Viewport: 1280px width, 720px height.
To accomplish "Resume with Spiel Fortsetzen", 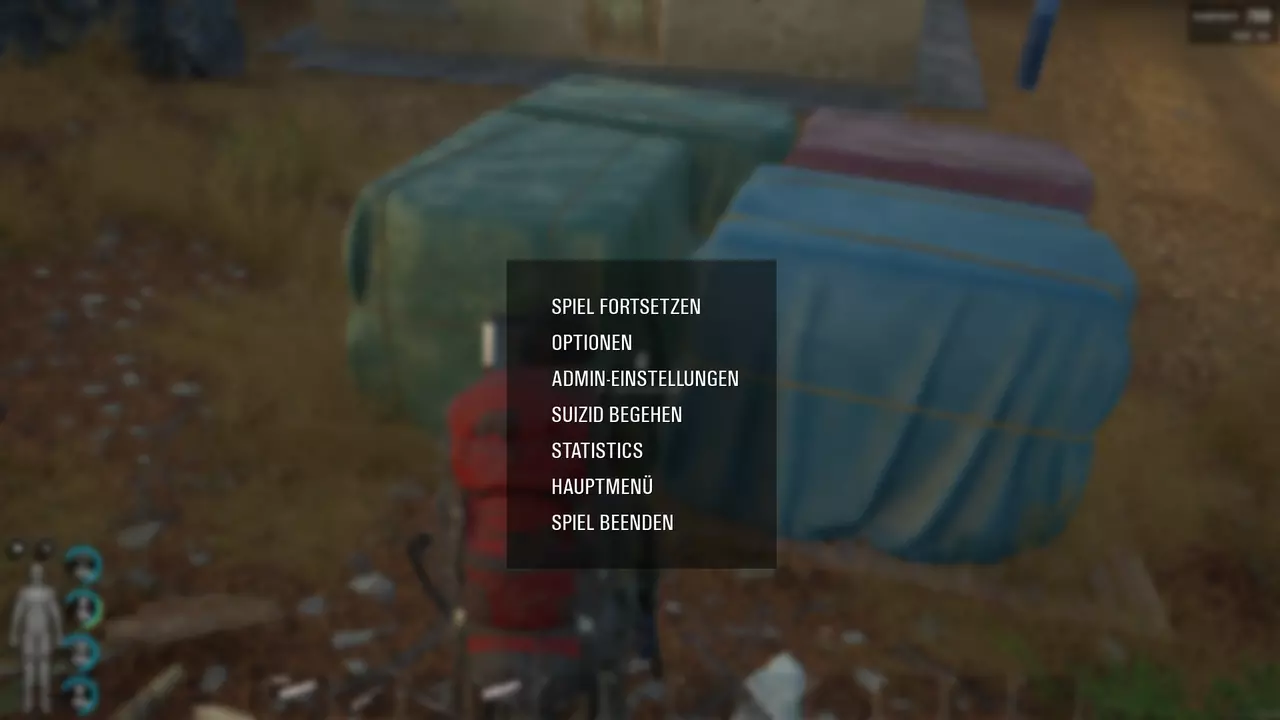I will (626, 307).
